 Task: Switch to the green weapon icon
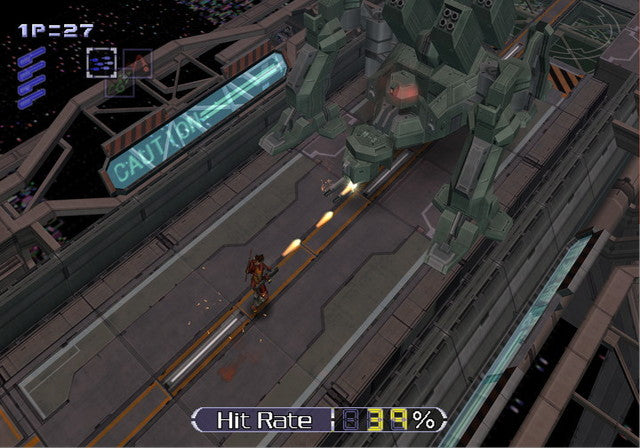tap(119, 86)
